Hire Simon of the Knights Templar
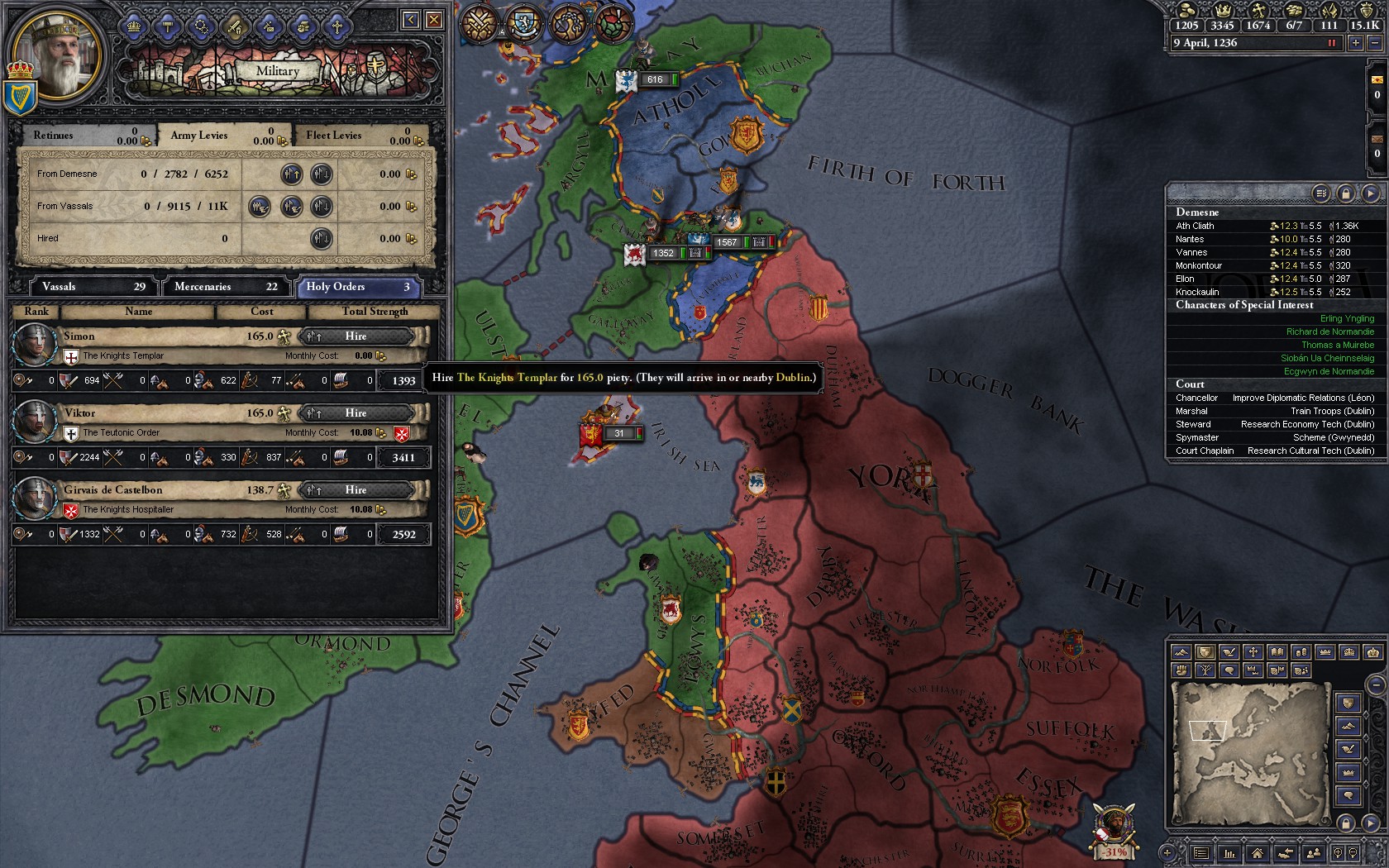This screenshot has height=868, width=1389. click(x=357, y=336)
